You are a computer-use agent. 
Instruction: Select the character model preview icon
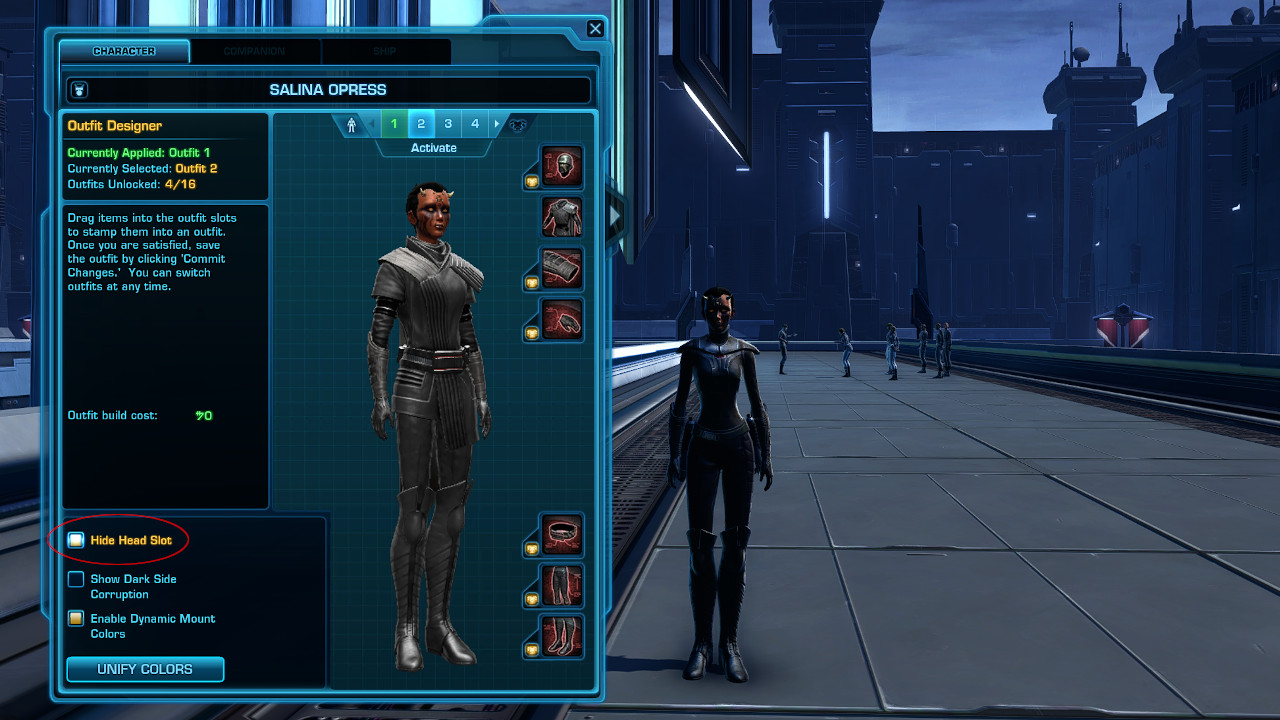(x=351, y=124)
